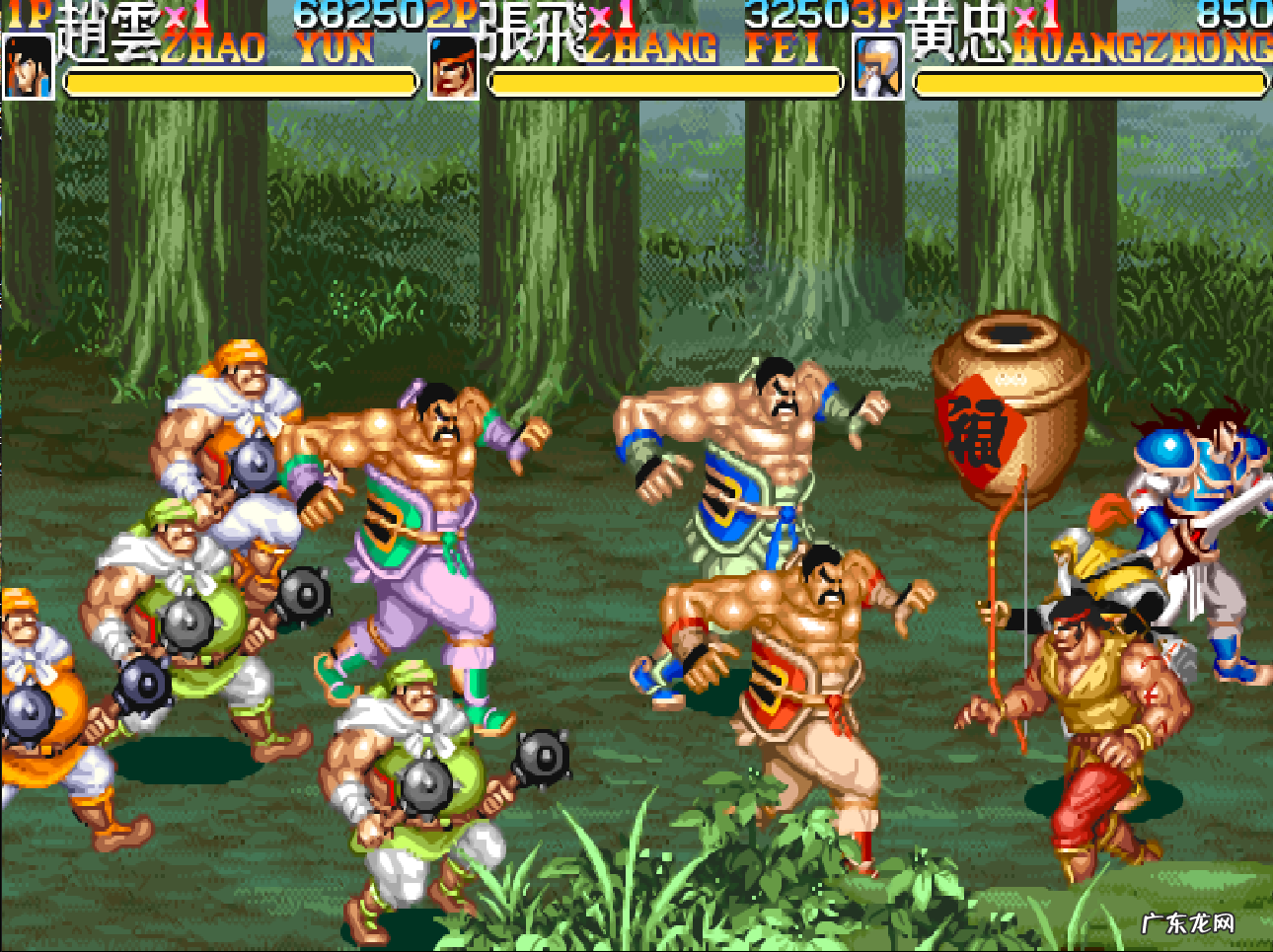Choose Huang Zhong's portrait icon

click(x=877, y=67)
